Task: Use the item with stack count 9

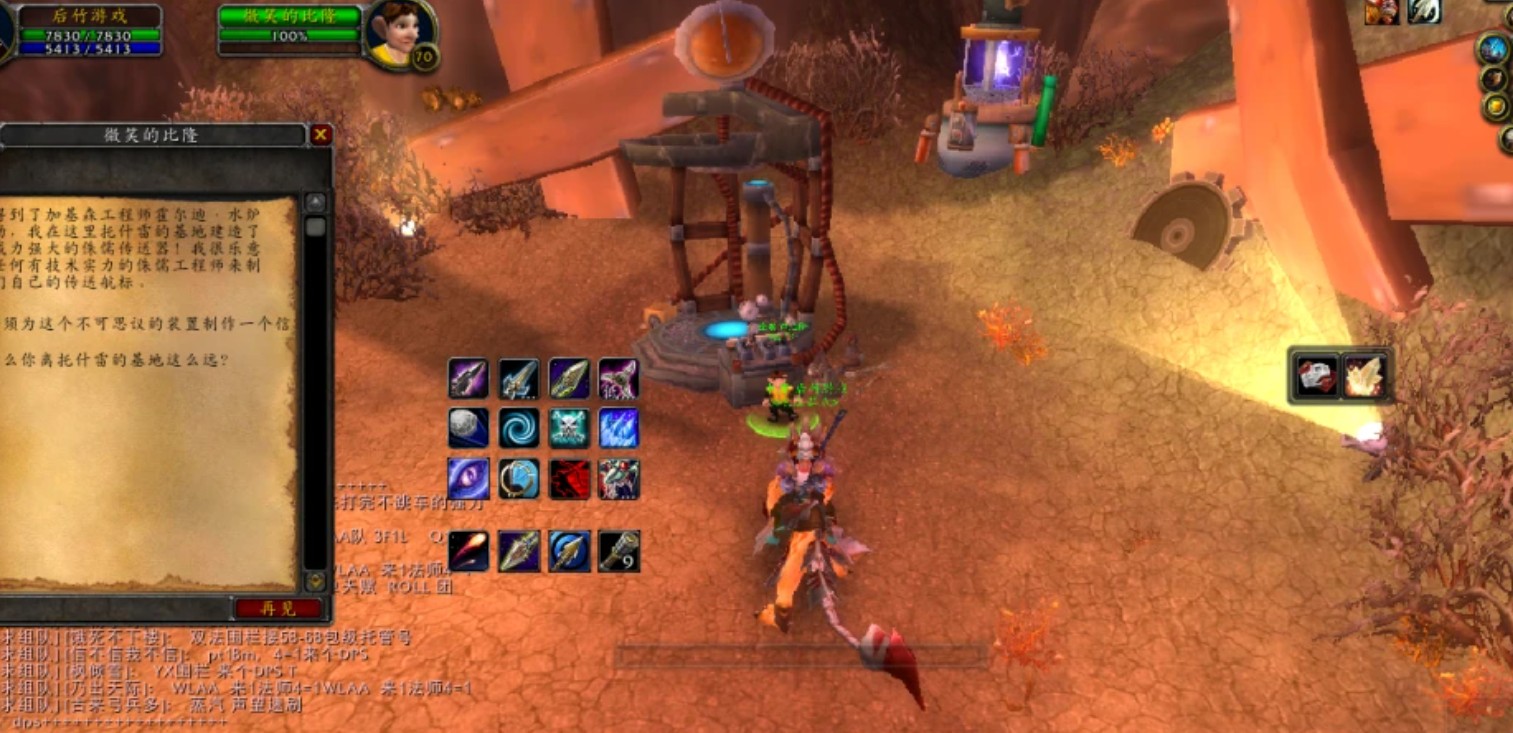Action: (619, 551)
